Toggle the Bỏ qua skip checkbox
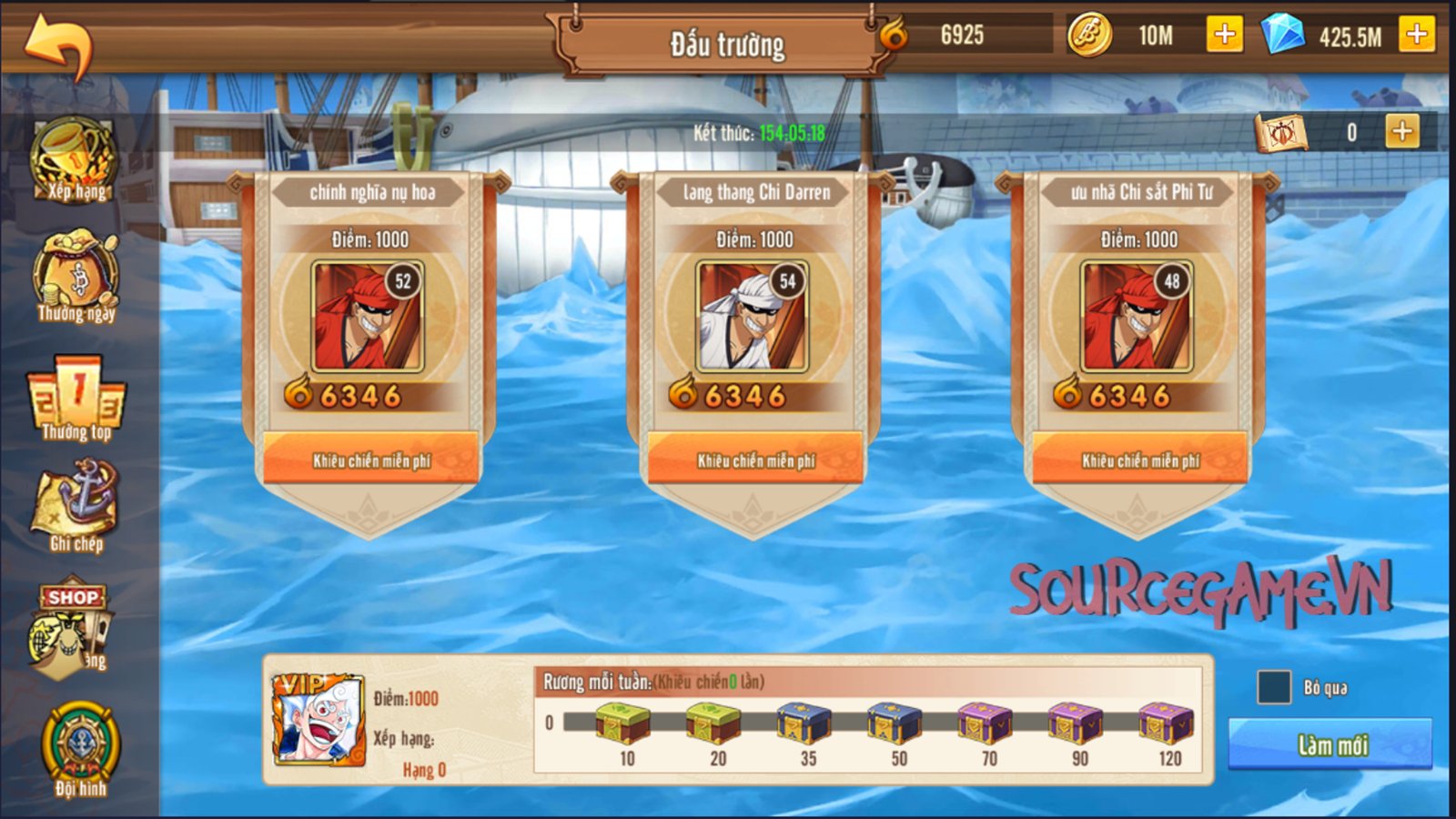The height and width of the screenshot is (819, 1456). [1274, 687]
